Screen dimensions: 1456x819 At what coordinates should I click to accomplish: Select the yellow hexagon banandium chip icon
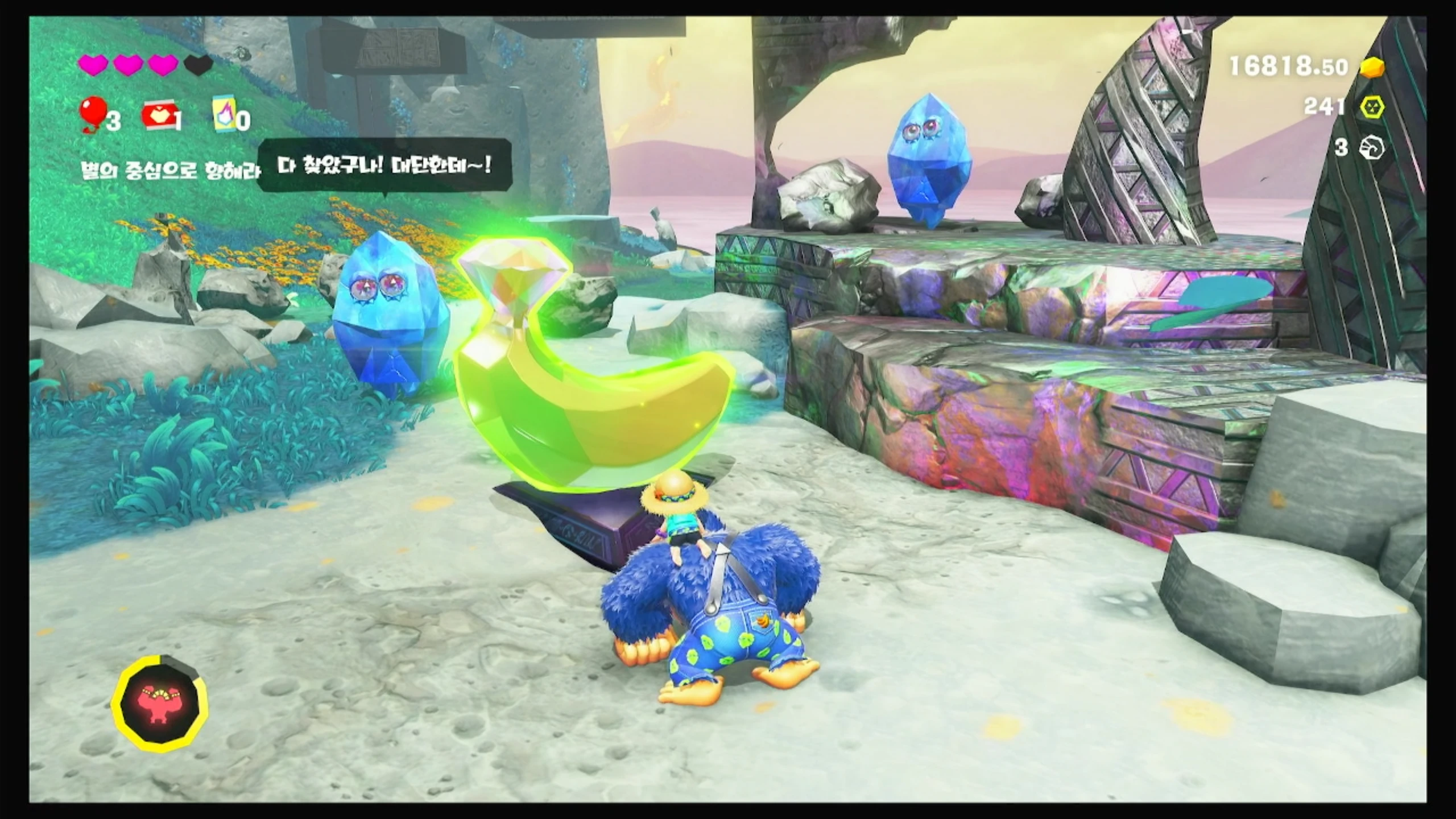(x=1372, y=107)
